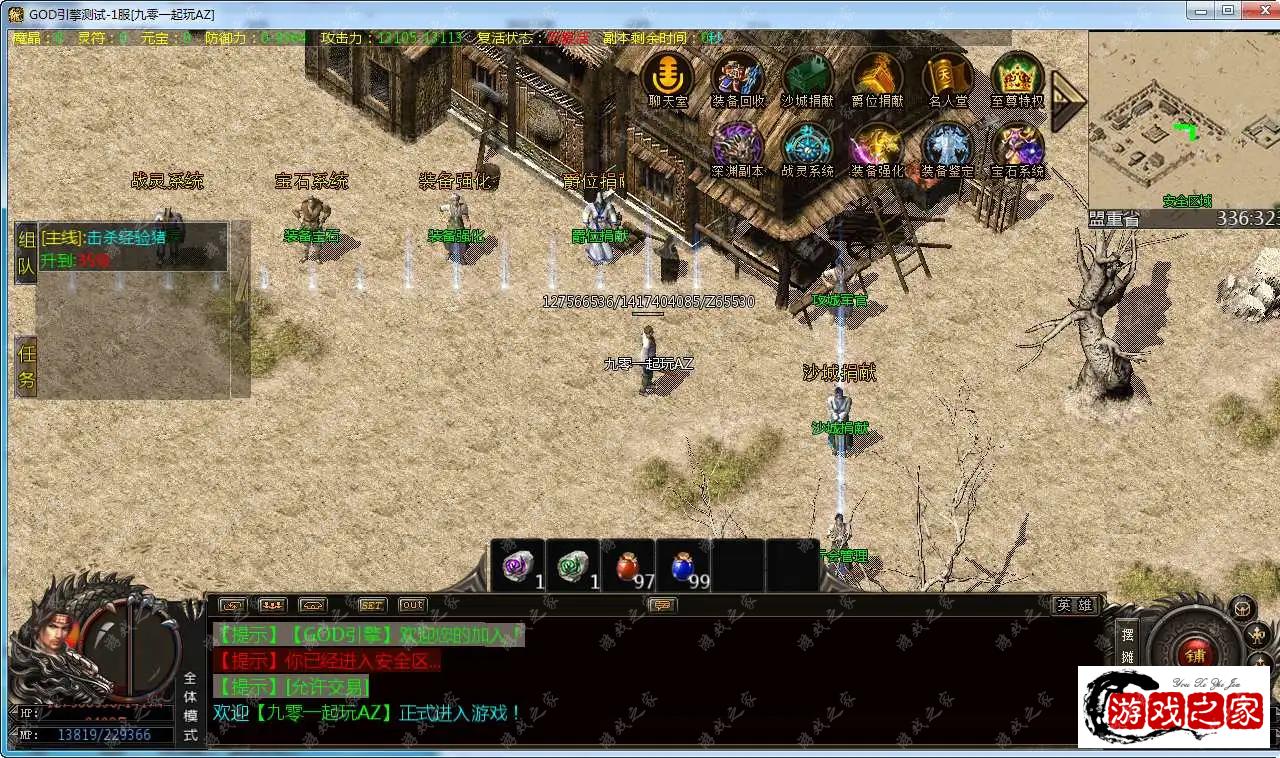This screenshot has height=758, width=1280.
Task: Switch to the 组队 team tab
Action: (x=26, y=253)
